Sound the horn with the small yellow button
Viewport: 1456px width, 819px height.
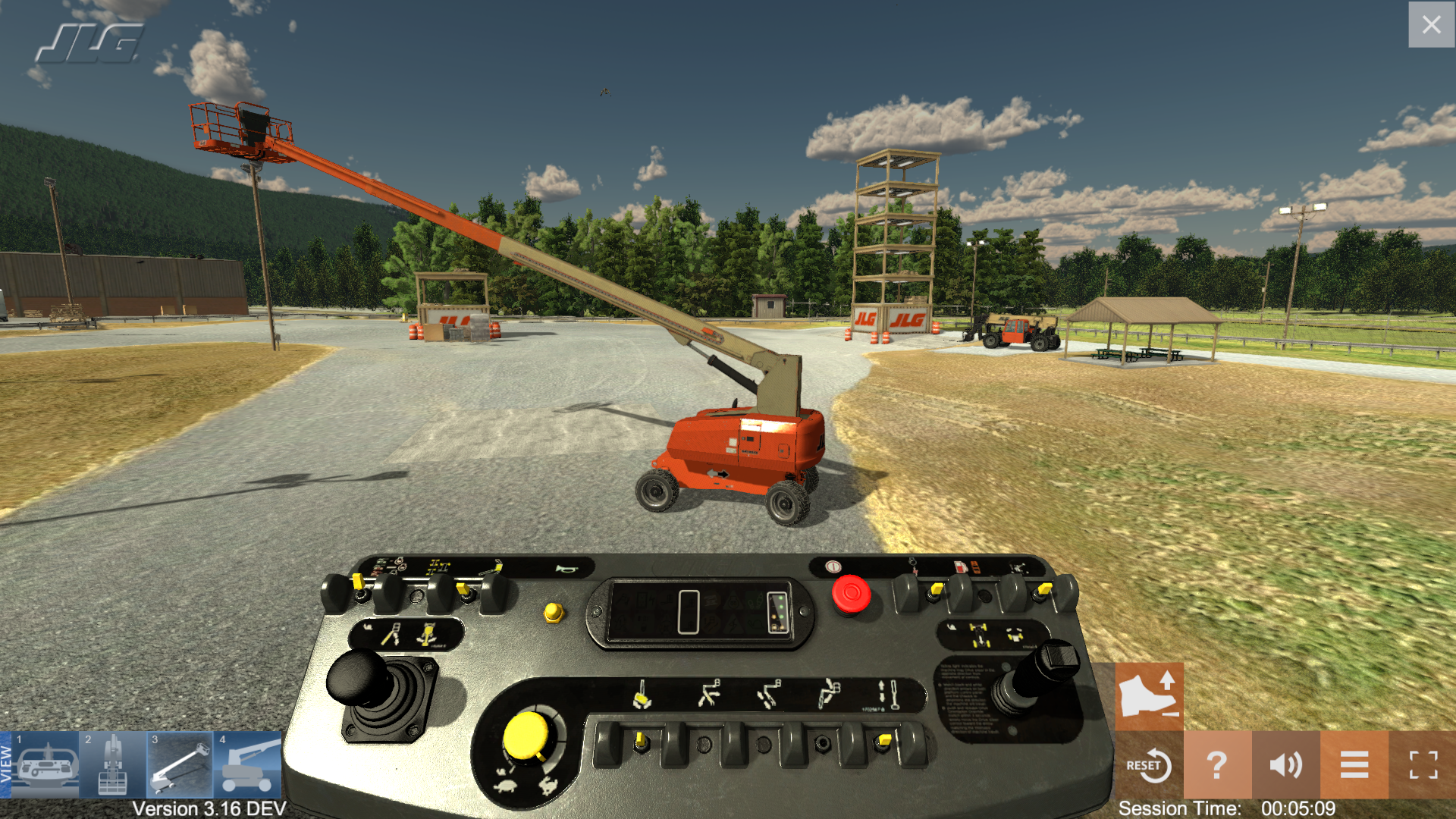point(554,611)
